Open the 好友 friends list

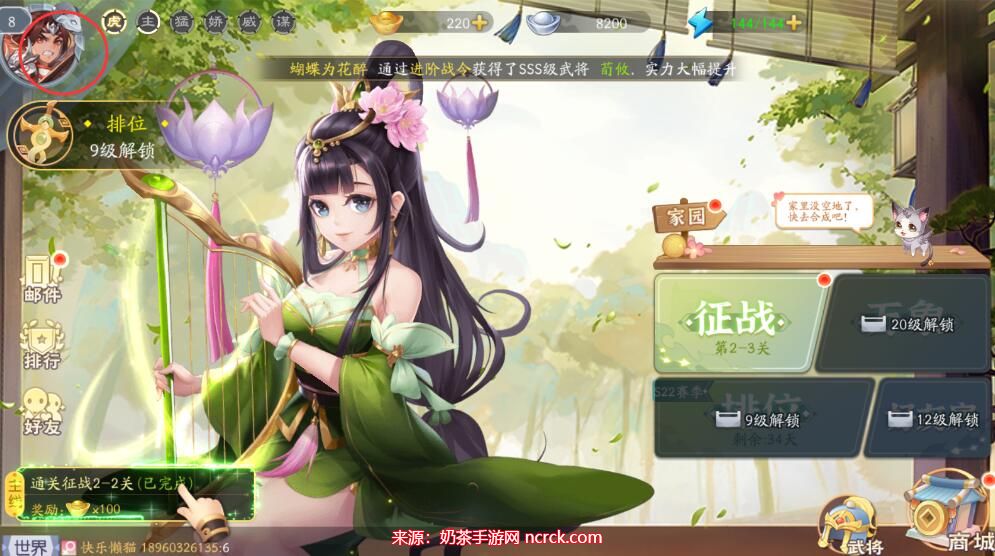point(42,410)
